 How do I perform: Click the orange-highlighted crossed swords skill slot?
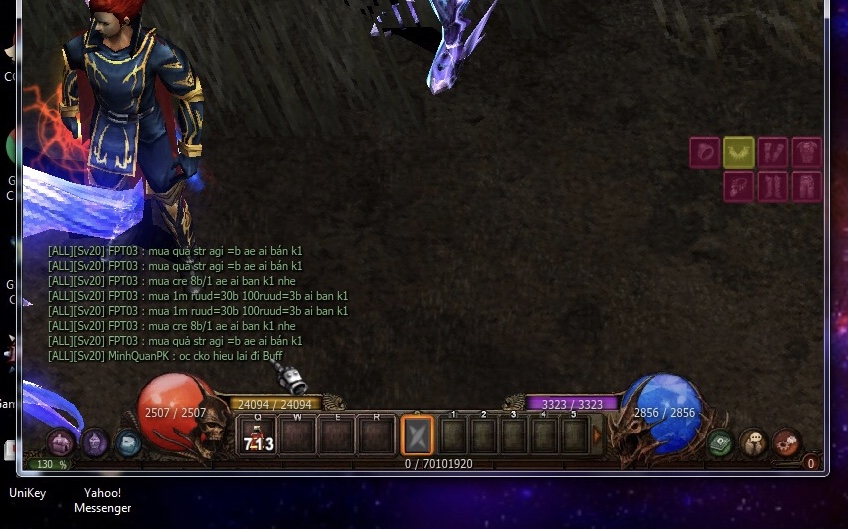tap(417, 436)
